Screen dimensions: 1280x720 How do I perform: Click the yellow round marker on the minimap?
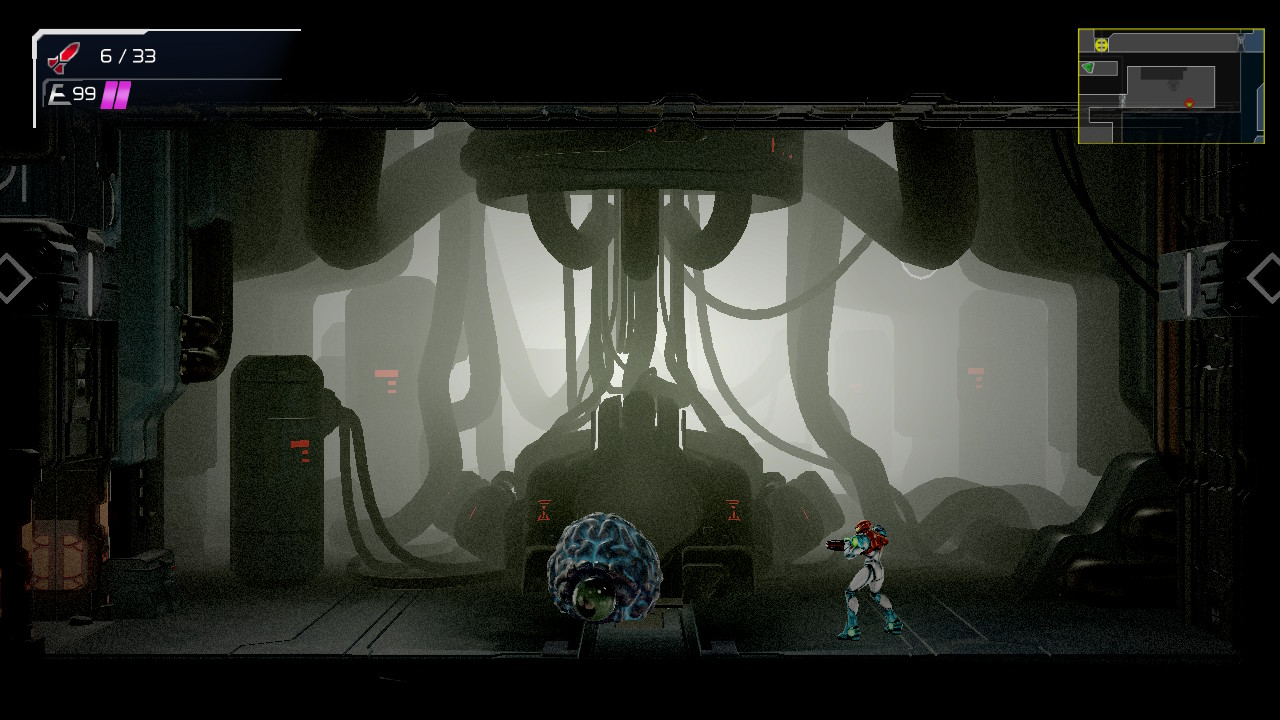tap(1101, 45)
